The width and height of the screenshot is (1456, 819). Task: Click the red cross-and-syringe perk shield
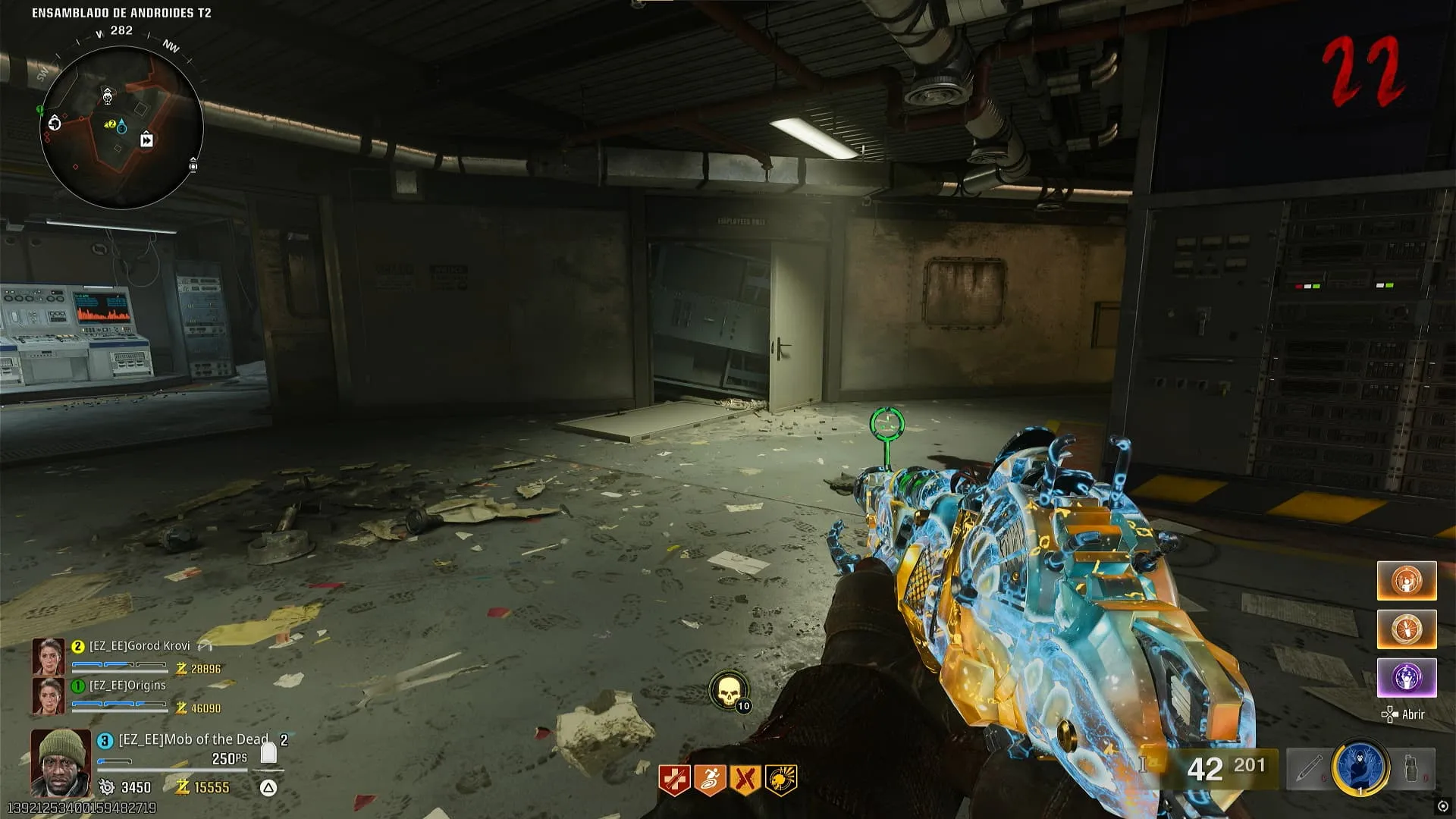[x=673, y=780]
